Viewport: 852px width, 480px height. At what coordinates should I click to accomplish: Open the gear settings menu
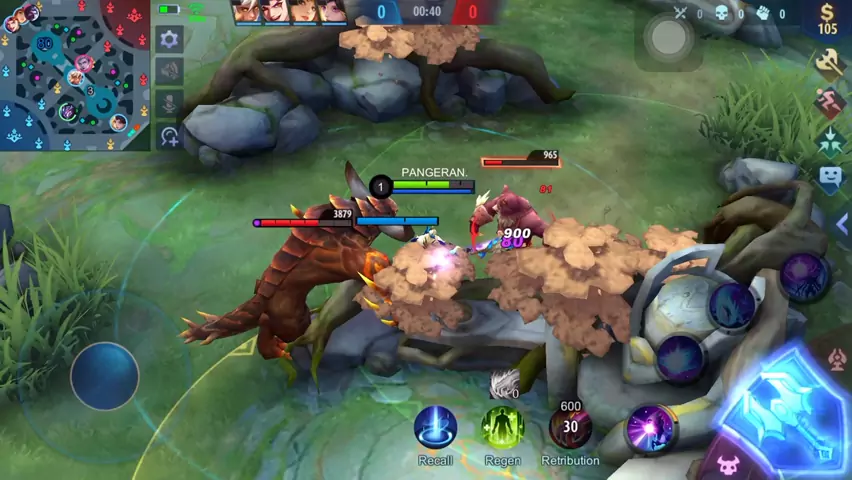click(x=169, y=39)
